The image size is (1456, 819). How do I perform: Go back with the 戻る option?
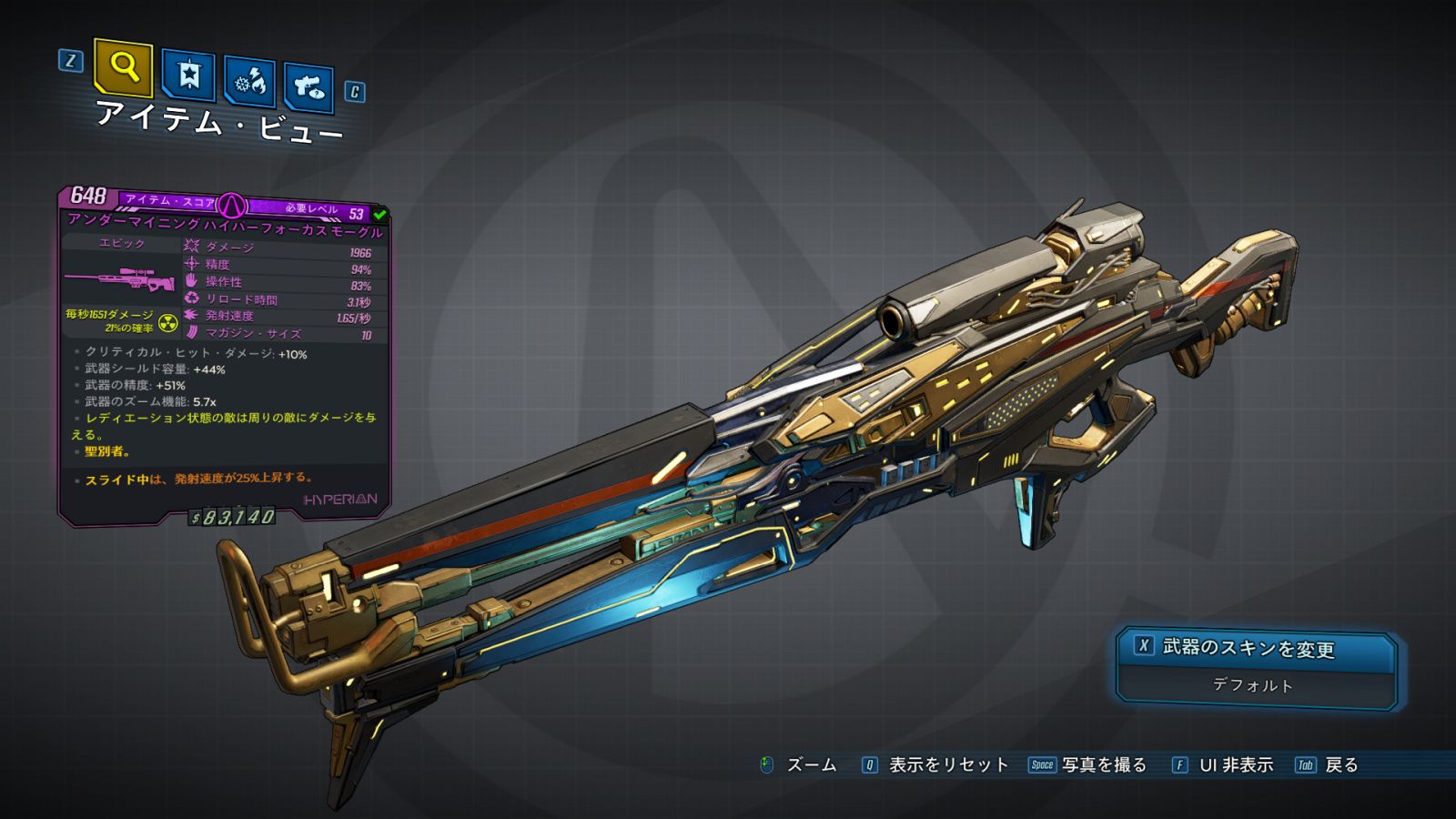pos(1340,765)
